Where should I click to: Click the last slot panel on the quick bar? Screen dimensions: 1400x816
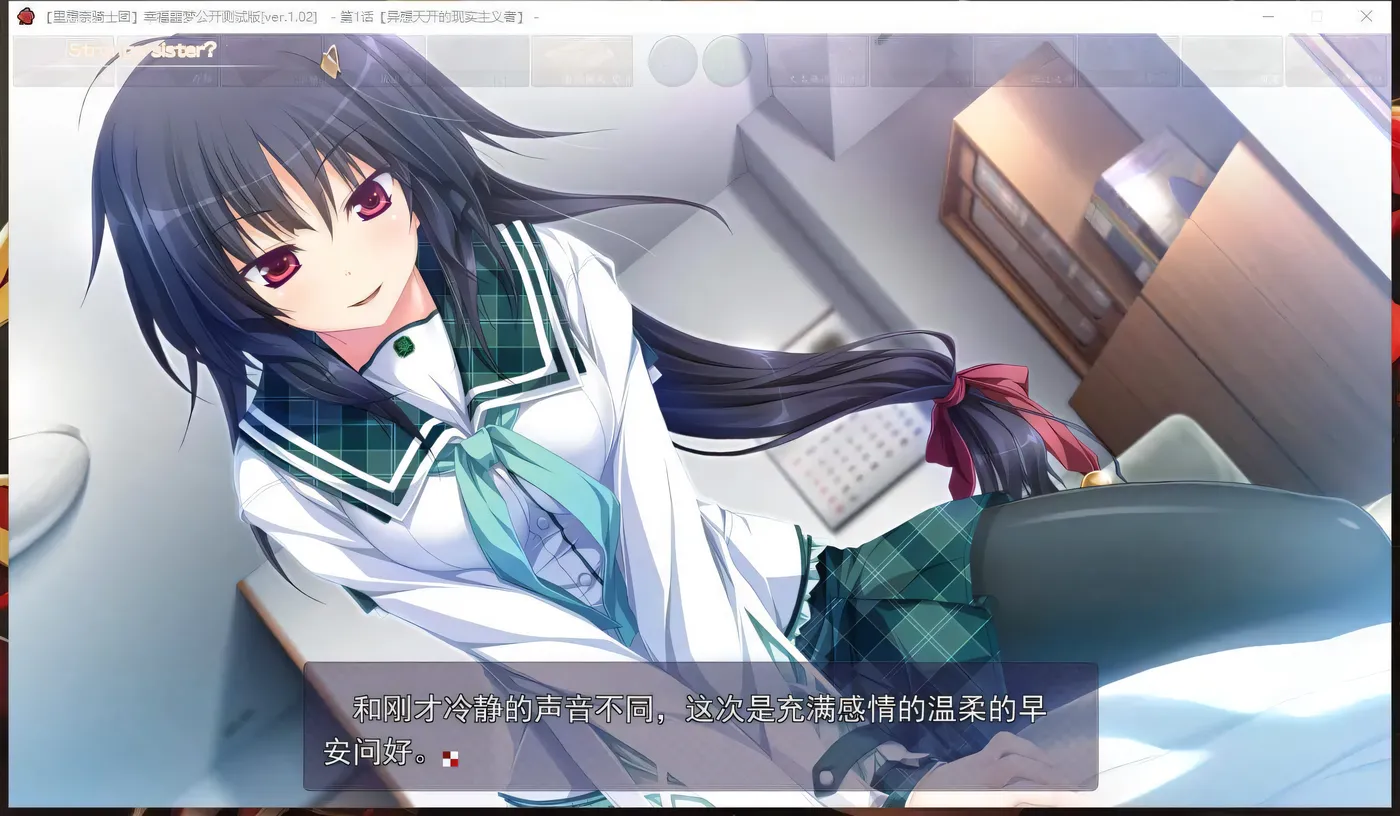1336,61
